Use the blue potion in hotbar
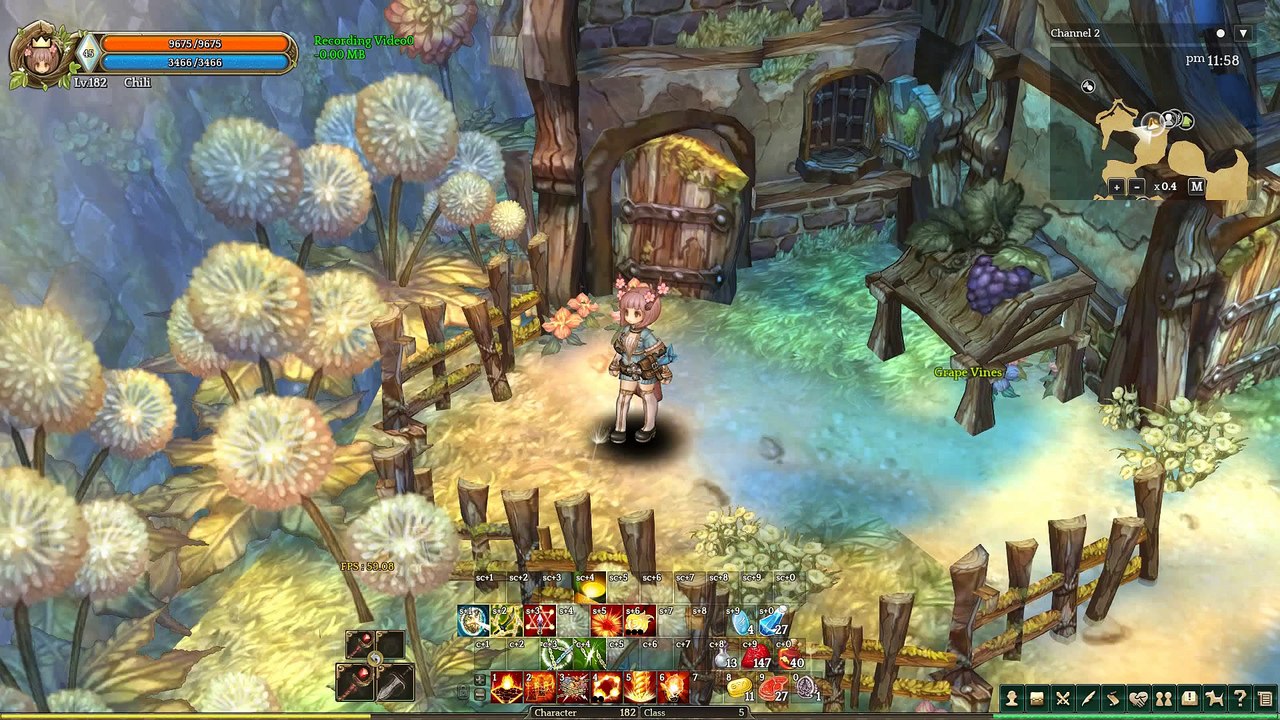1280x720 pixels. click(x=772, y=622)
